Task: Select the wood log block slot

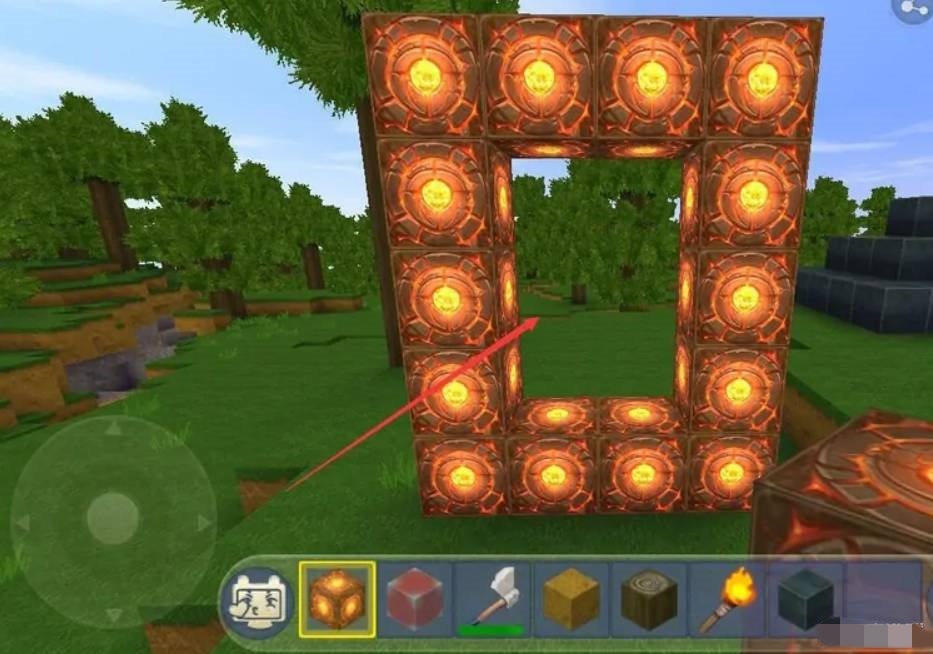Action: (x=649, y=599)
